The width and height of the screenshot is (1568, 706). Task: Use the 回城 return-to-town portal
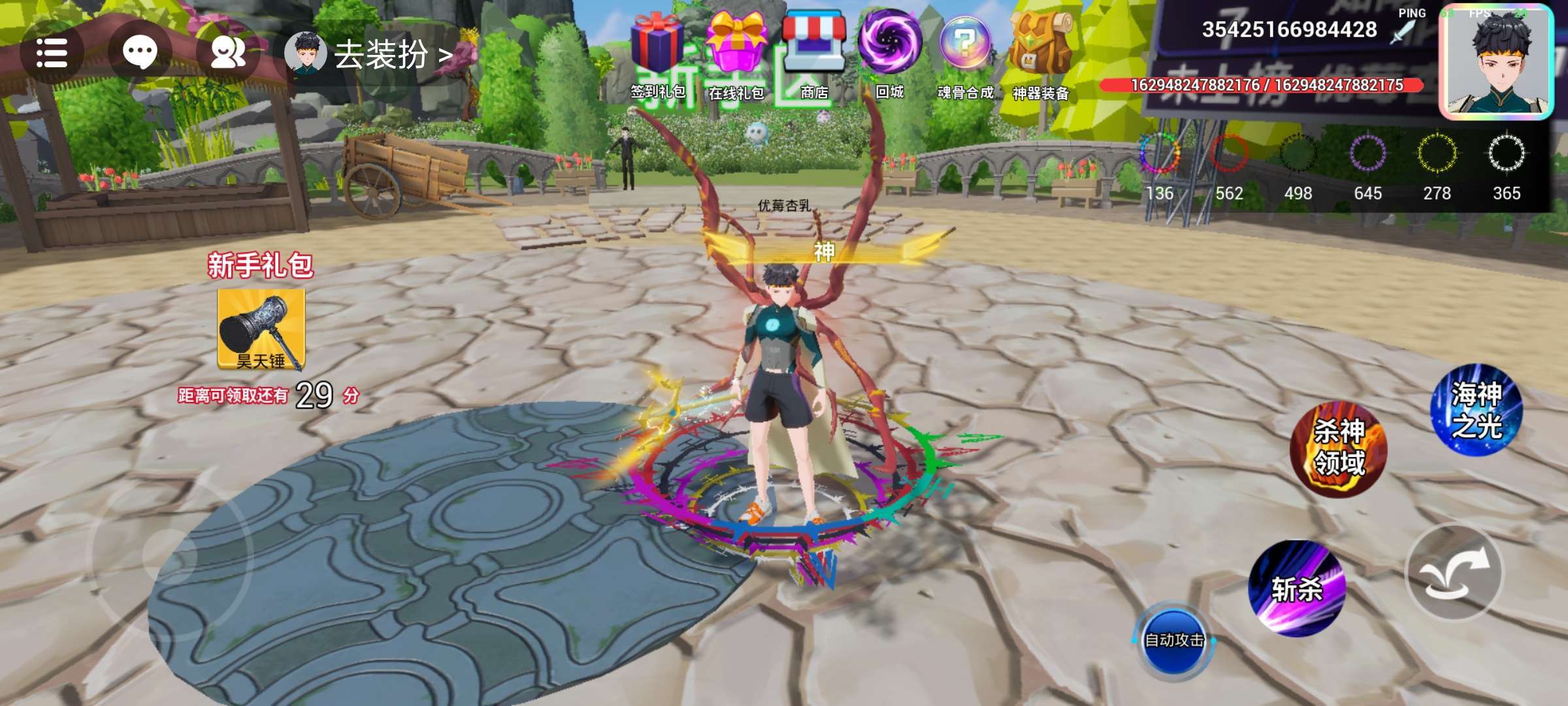click(x=889, y=52)
